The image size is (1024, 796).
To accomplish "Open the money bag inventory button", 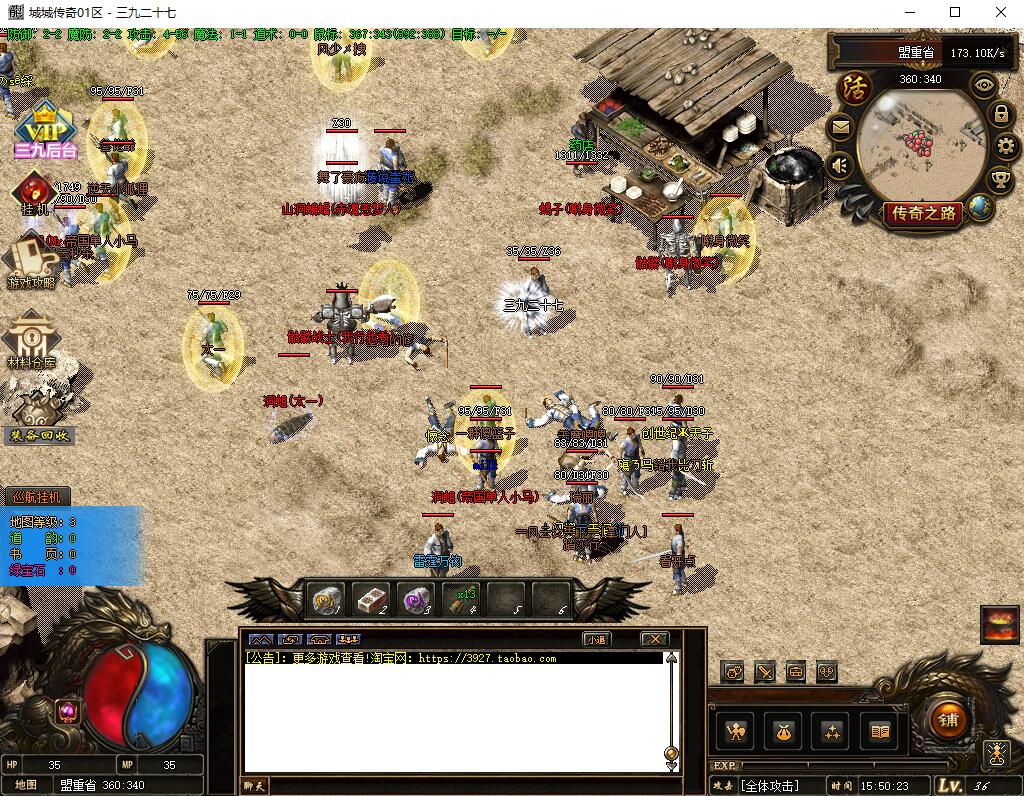I will coord(784,732).
